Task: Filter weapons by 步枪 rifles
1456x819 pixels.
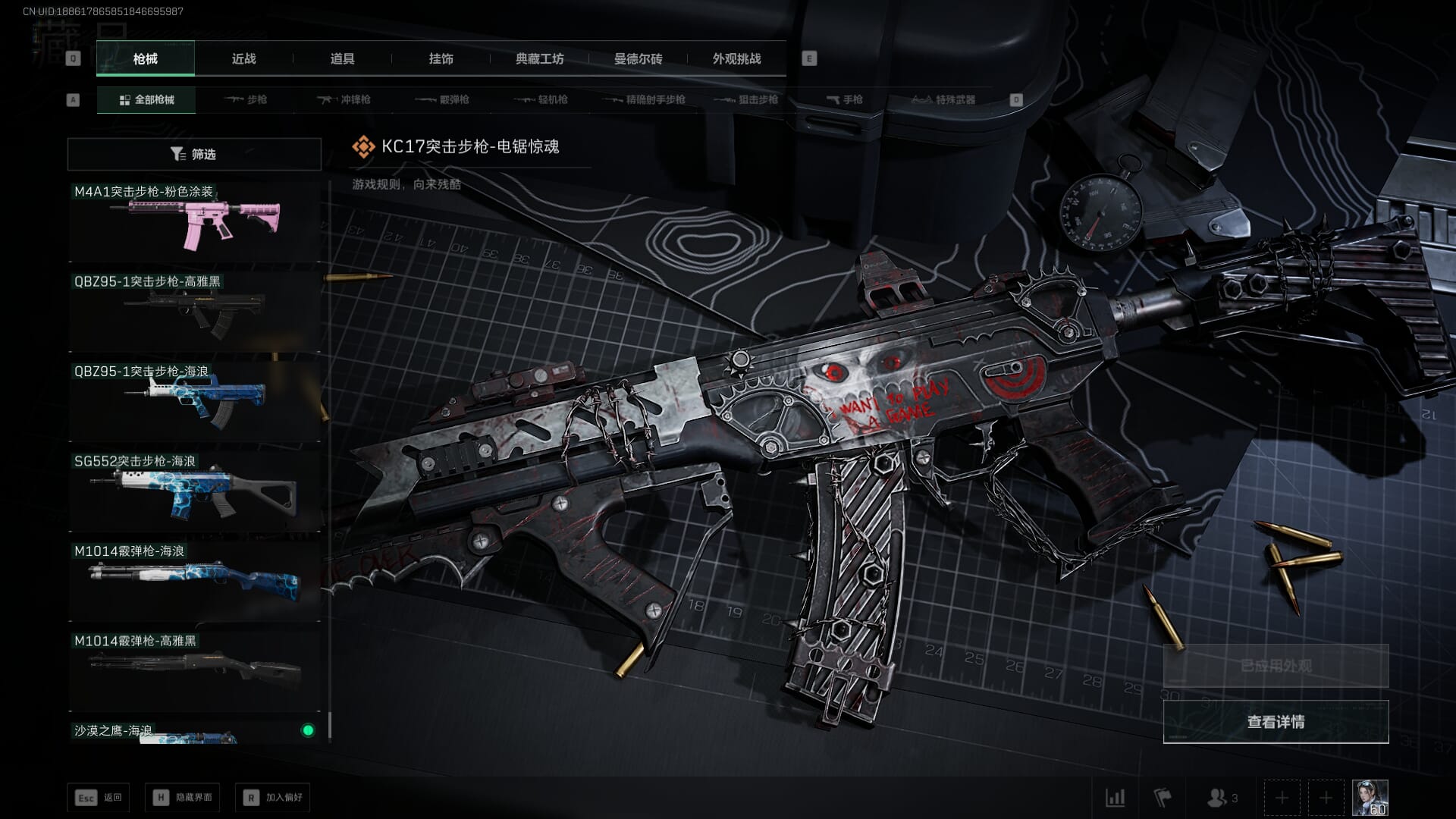Action: (246, 100)
